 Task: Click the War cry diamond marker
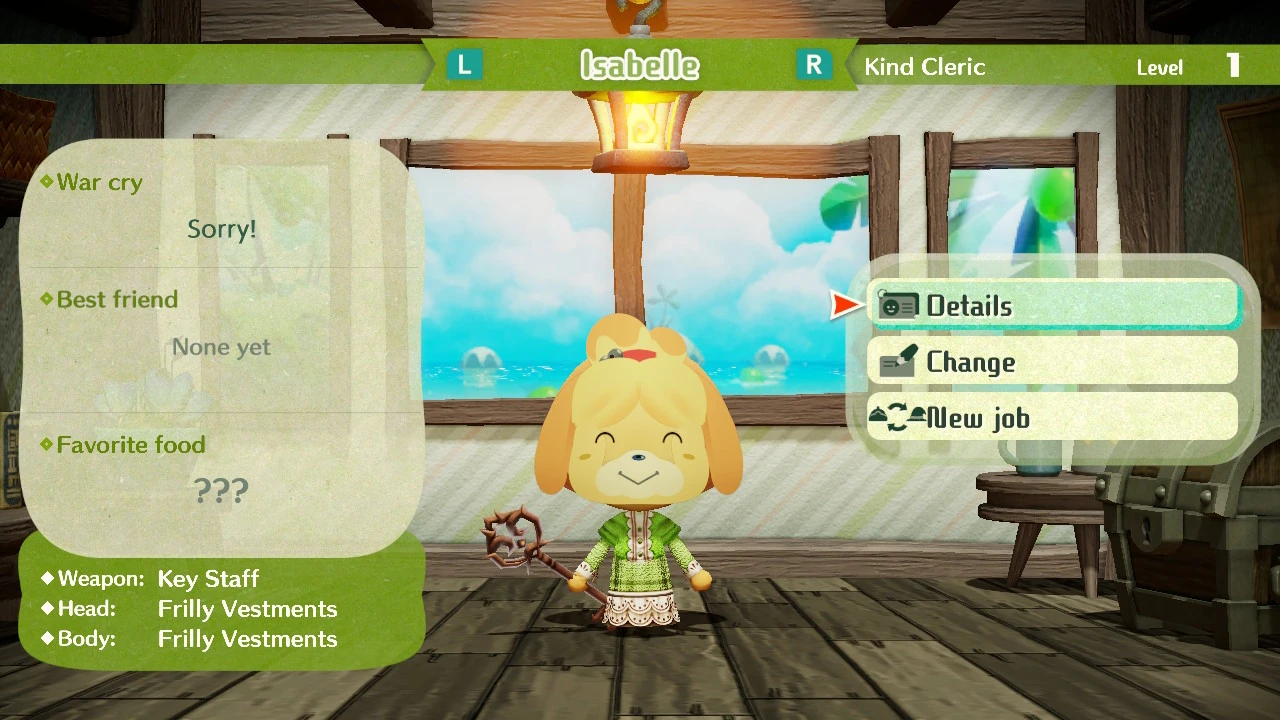[x=45, y=182]
